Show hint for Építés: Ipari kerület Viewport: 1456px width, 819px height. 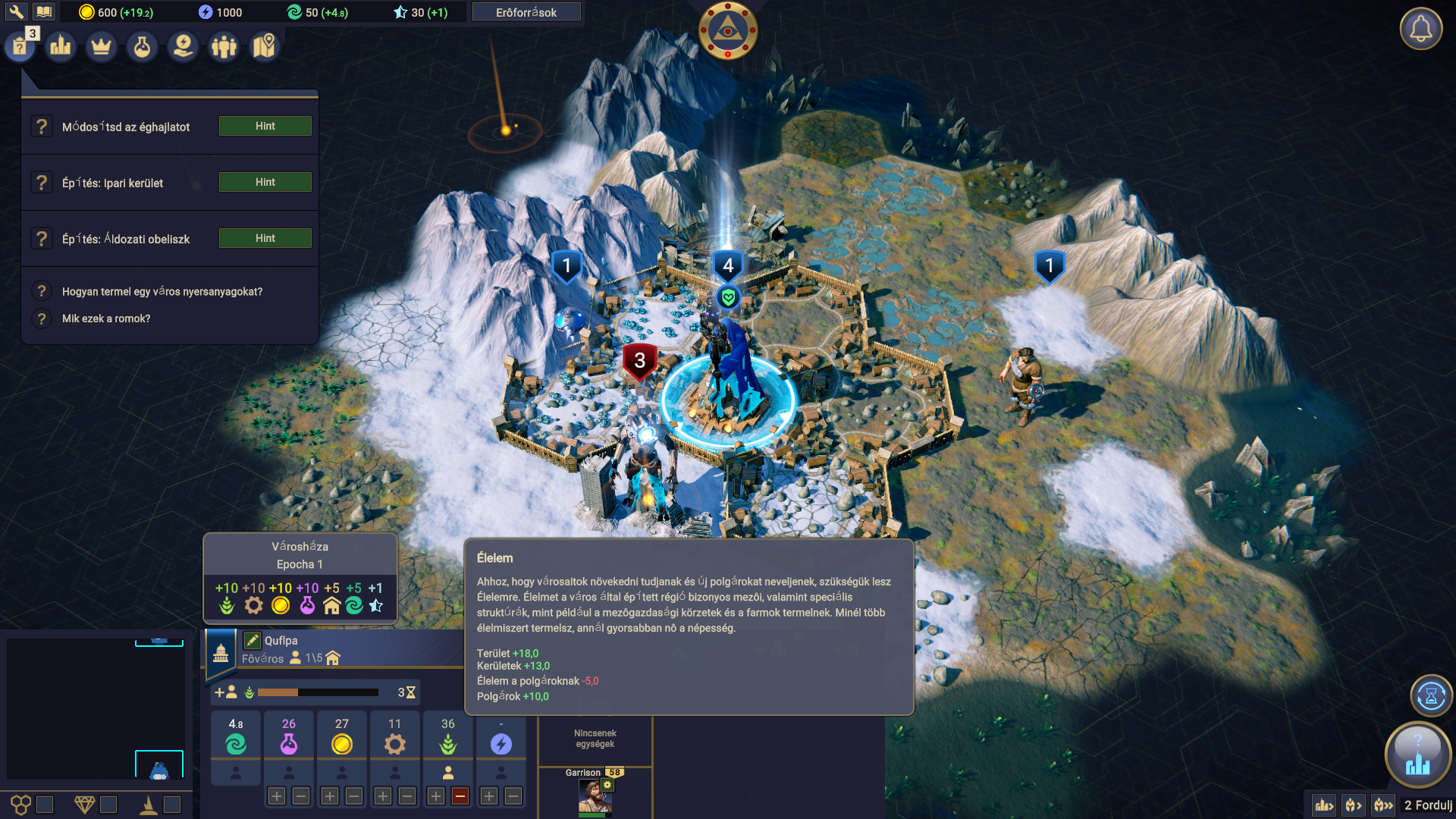(x=265, y=182)
